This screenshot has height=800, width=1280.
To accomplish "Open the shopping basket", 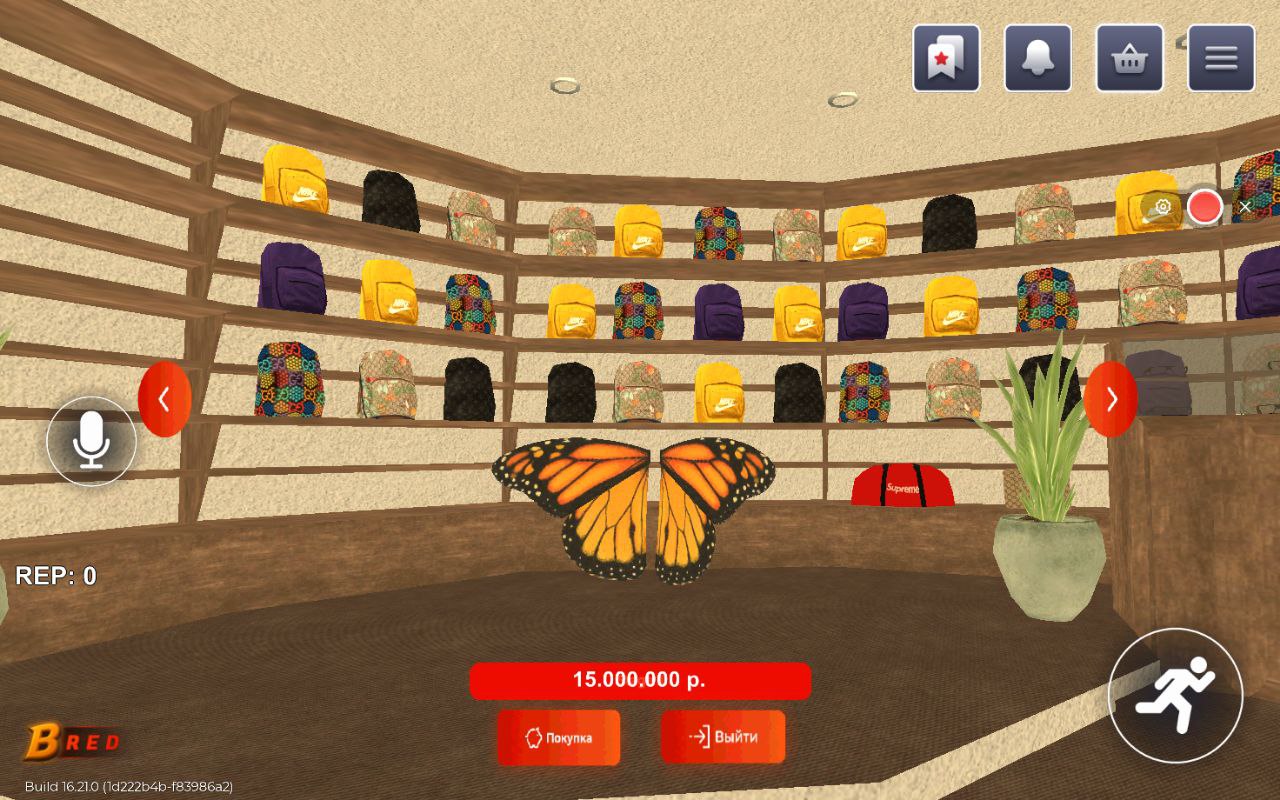I will click(1129, 58).
